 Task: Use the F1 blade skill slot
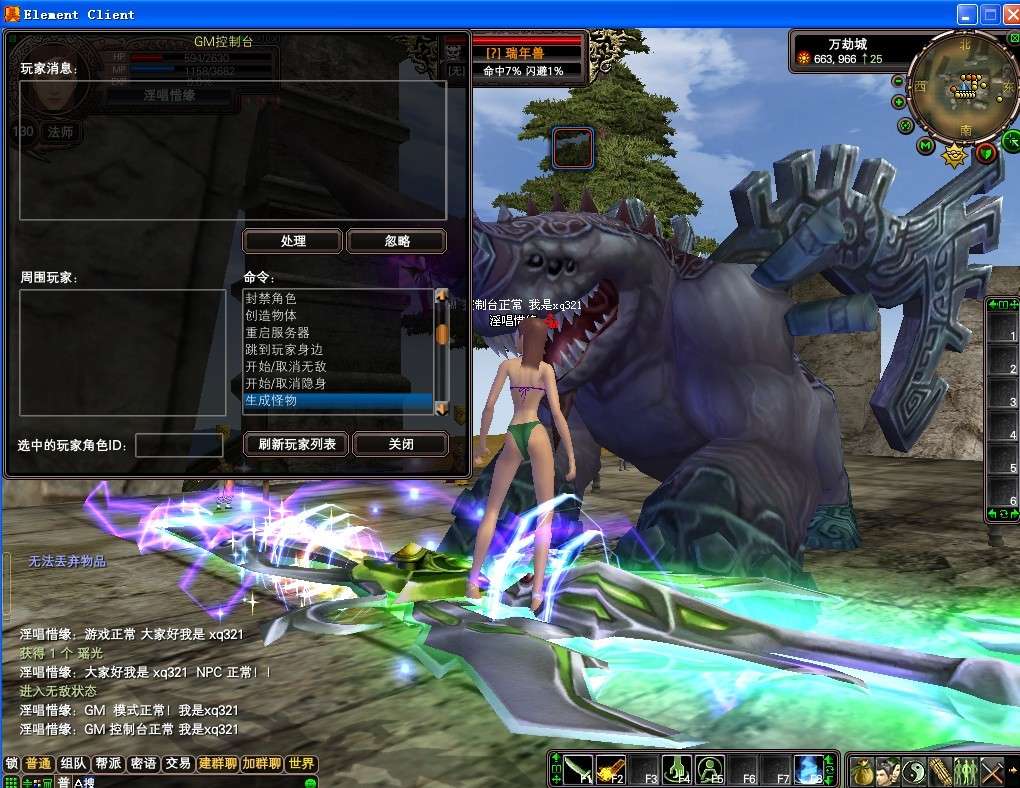coord(579,769)
